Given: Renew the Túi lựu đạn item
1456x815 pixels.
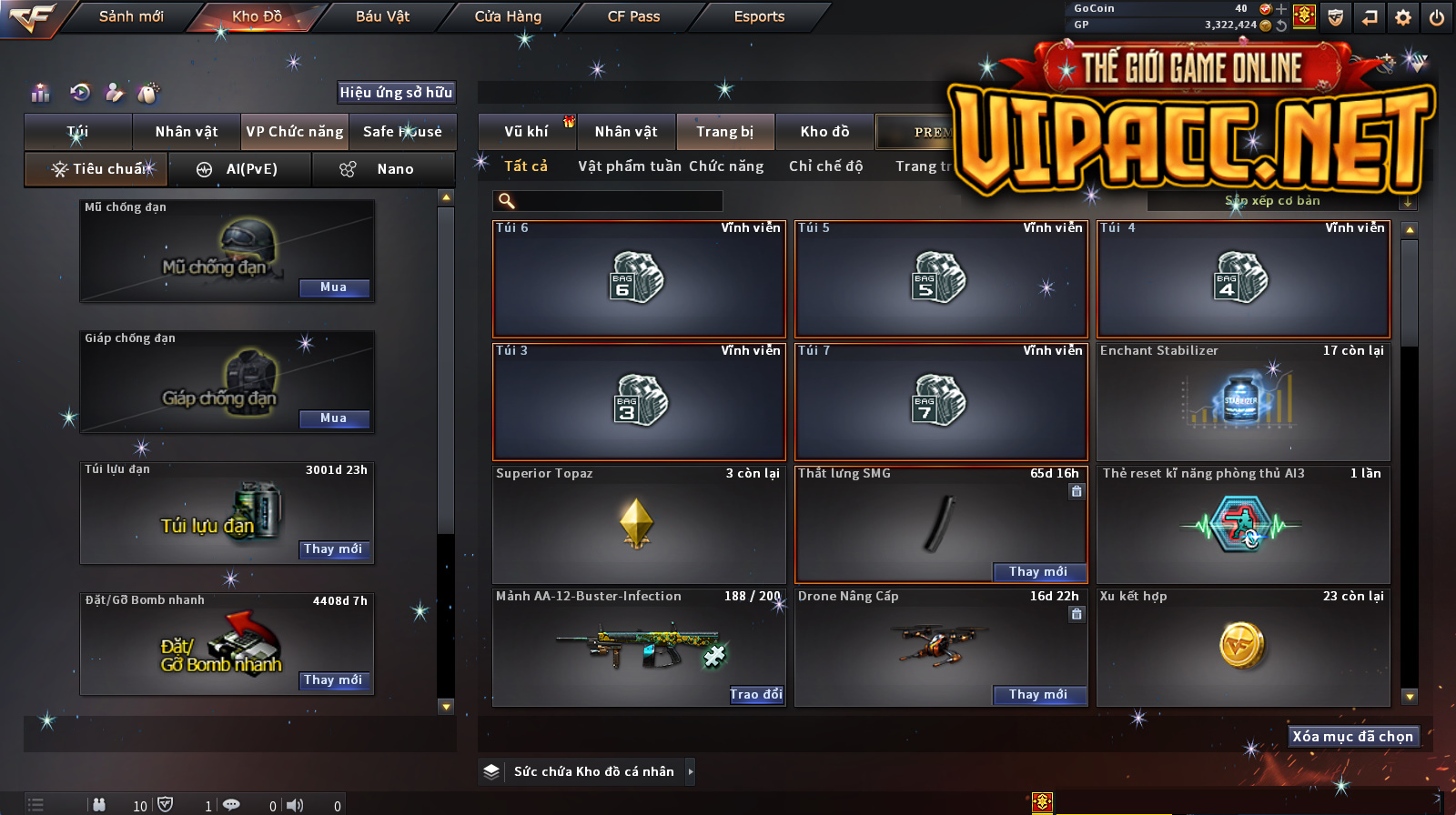Looking at the screenshot, I should (x=334, y=549).
